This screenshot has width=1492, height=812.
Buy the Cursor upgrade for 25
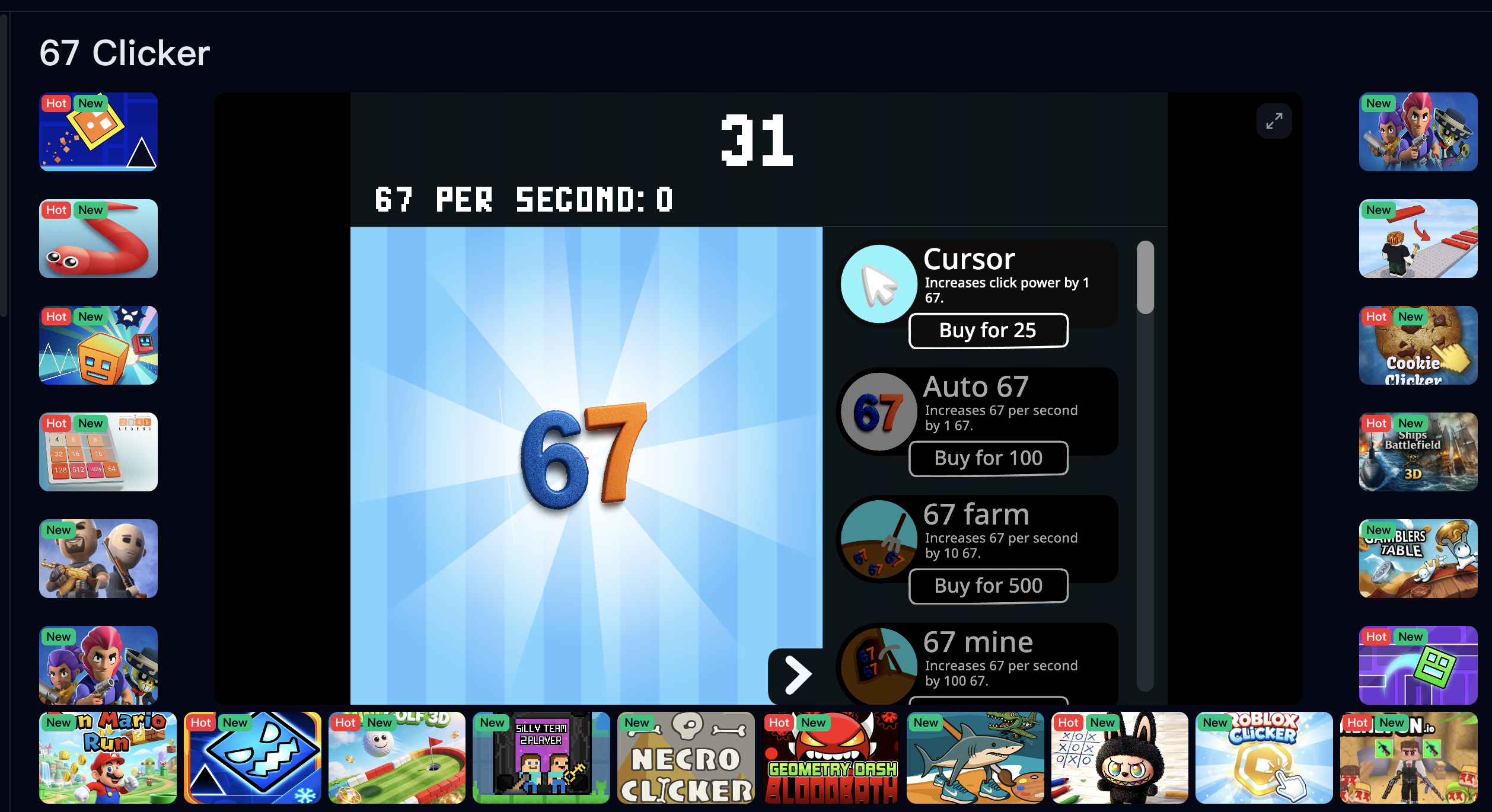[x=988, y=330]
